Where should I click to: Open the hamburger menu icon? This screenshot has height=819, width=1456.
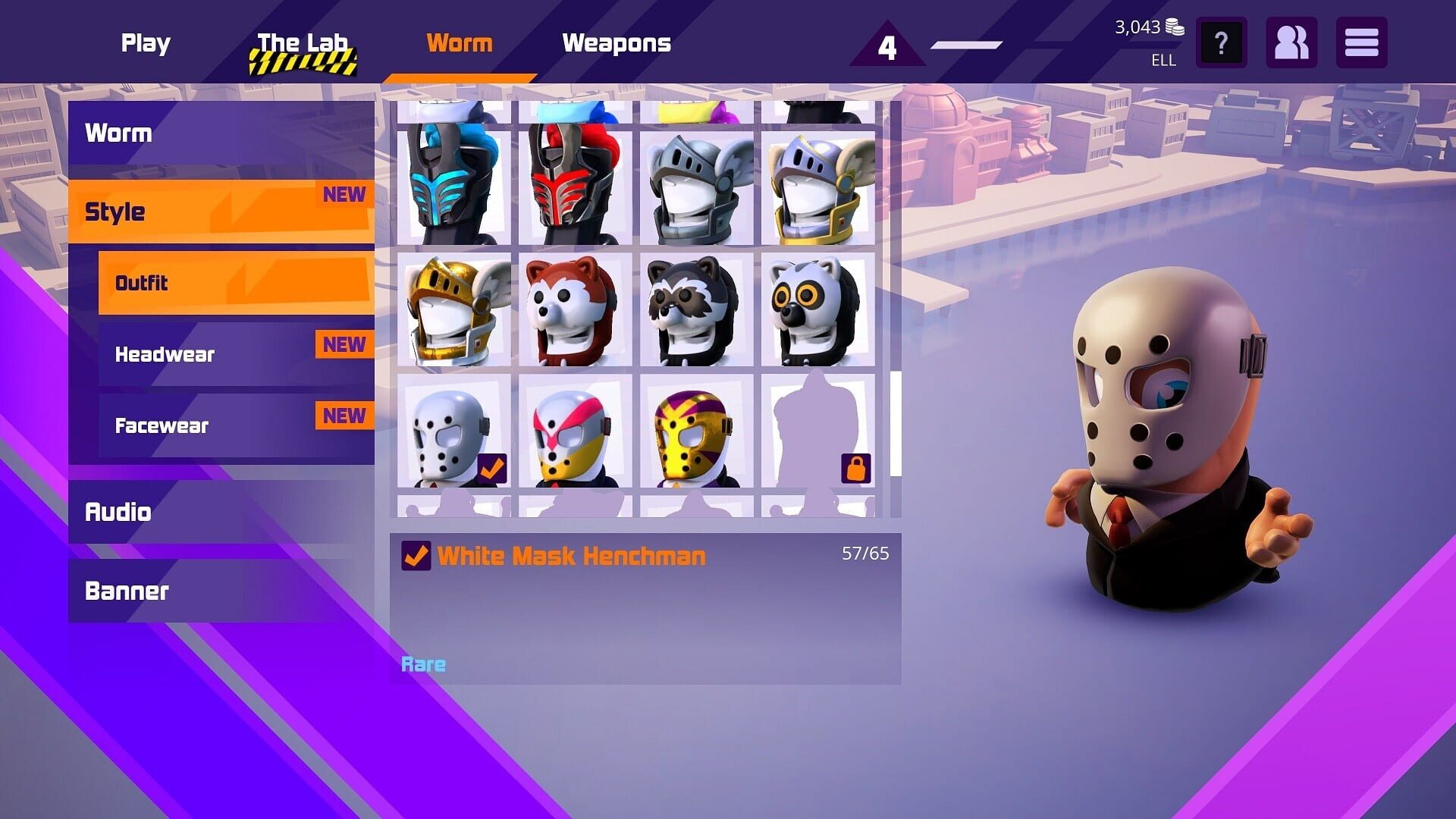coord(1361,43)
